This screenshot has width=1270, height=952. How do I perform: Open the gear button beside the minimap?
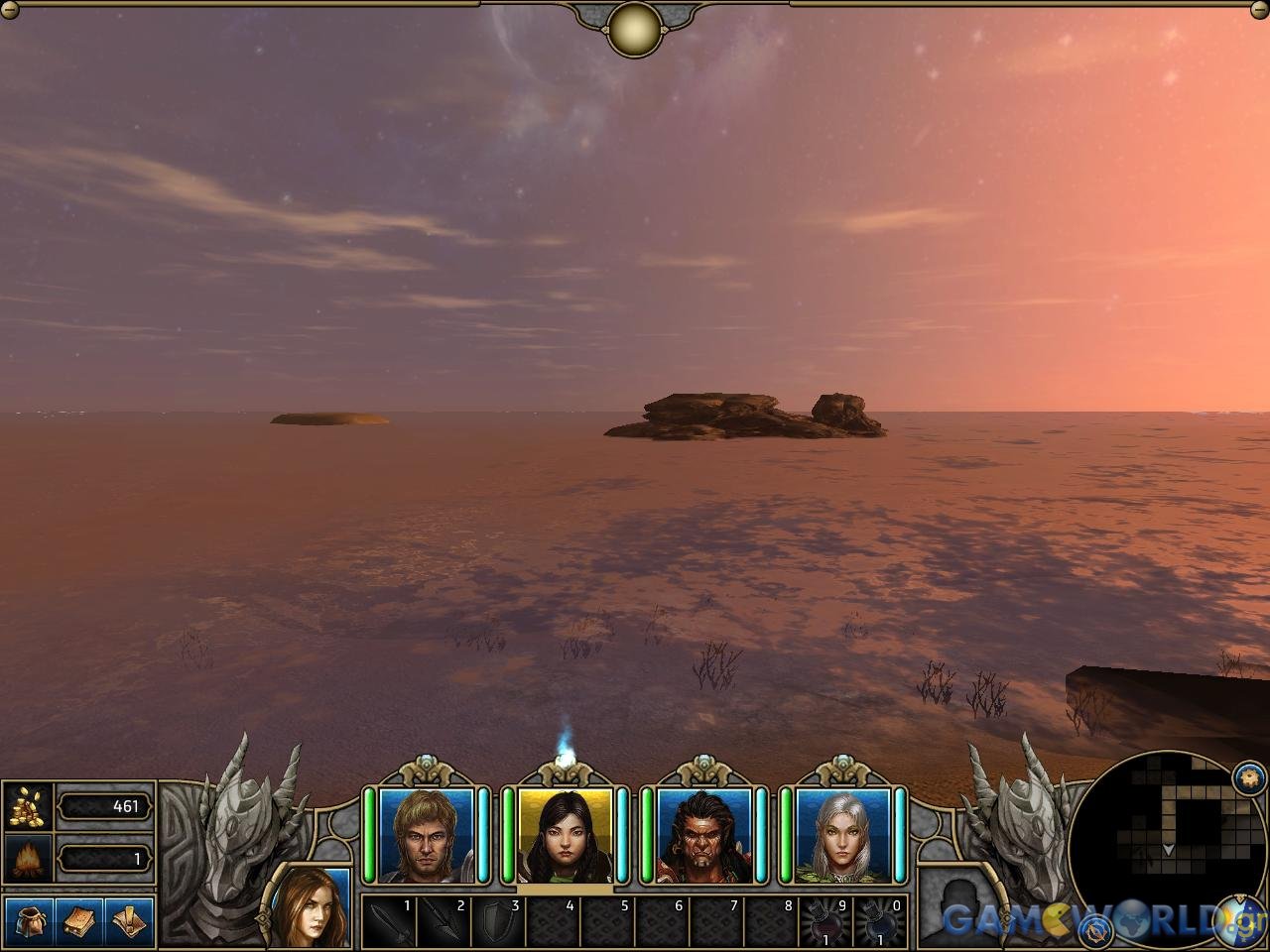[1248, 776]
